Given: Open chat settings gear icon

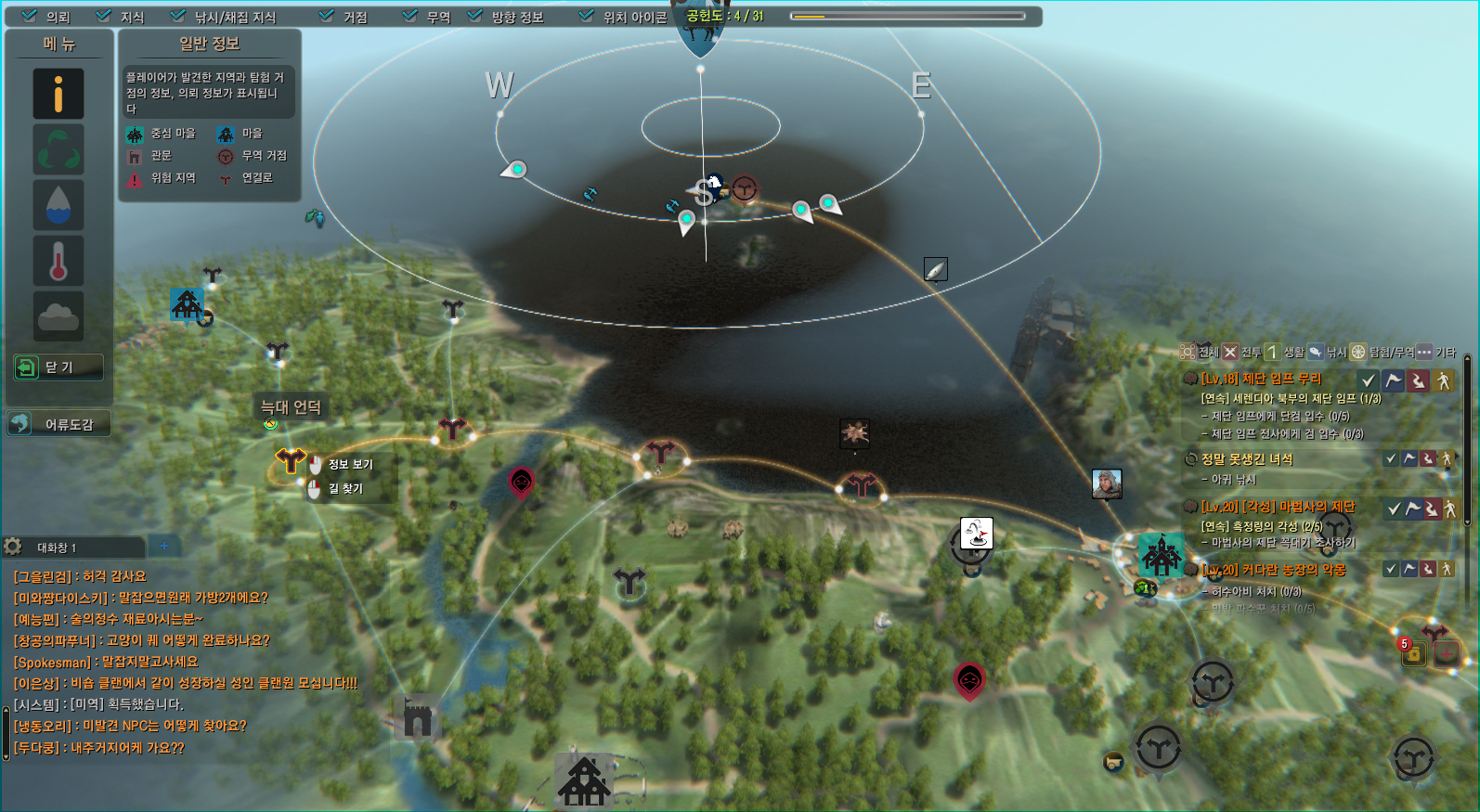Looking at the screenshot, I should point(13,547).
